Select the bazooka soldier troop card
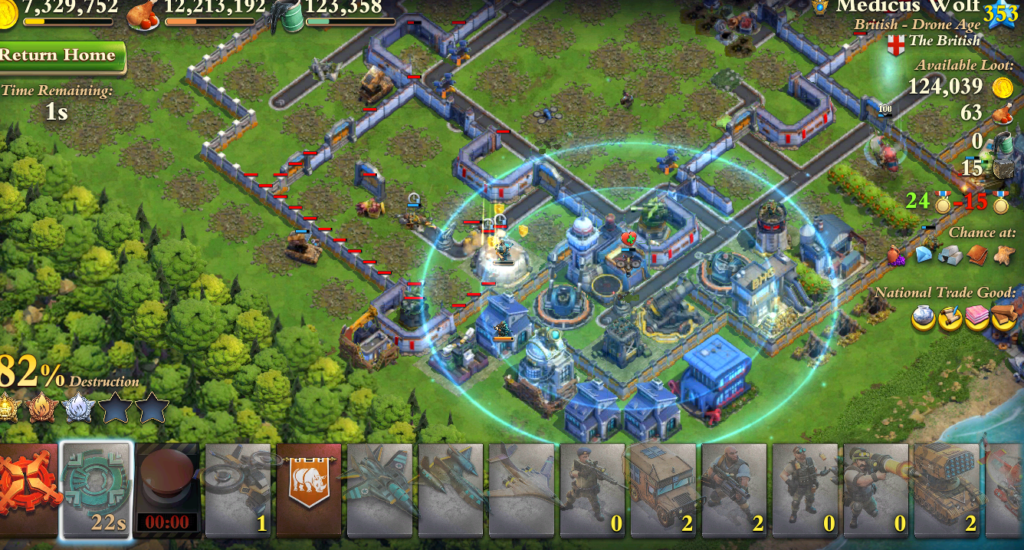This screenshot has height=550, width=1024. [875, 491]
